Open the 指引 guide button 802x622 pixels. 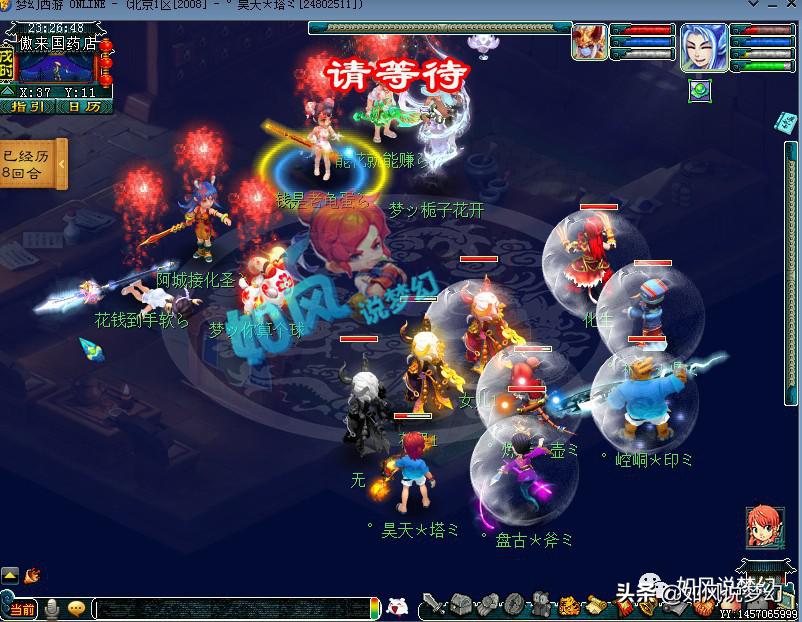tap(28, 105)
